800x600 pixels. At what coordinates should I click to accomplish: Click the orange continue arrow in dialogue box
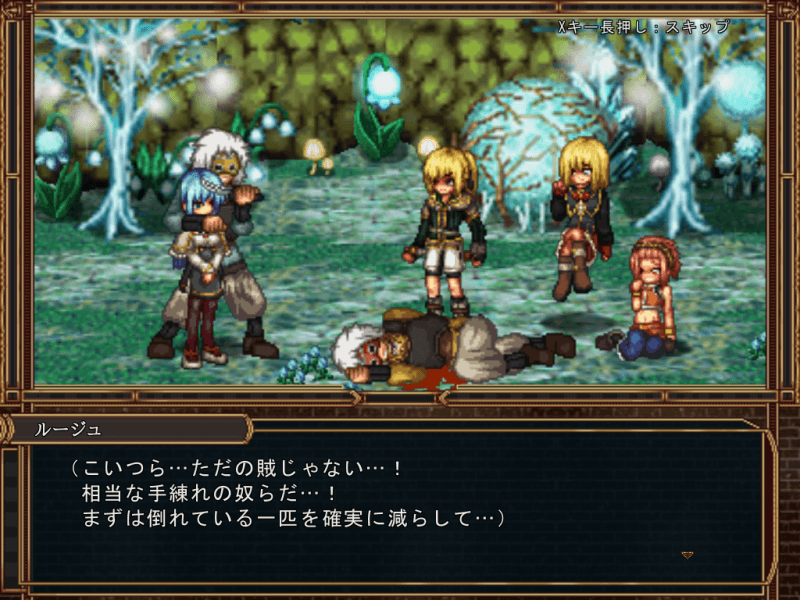click(x=687, y=554)
